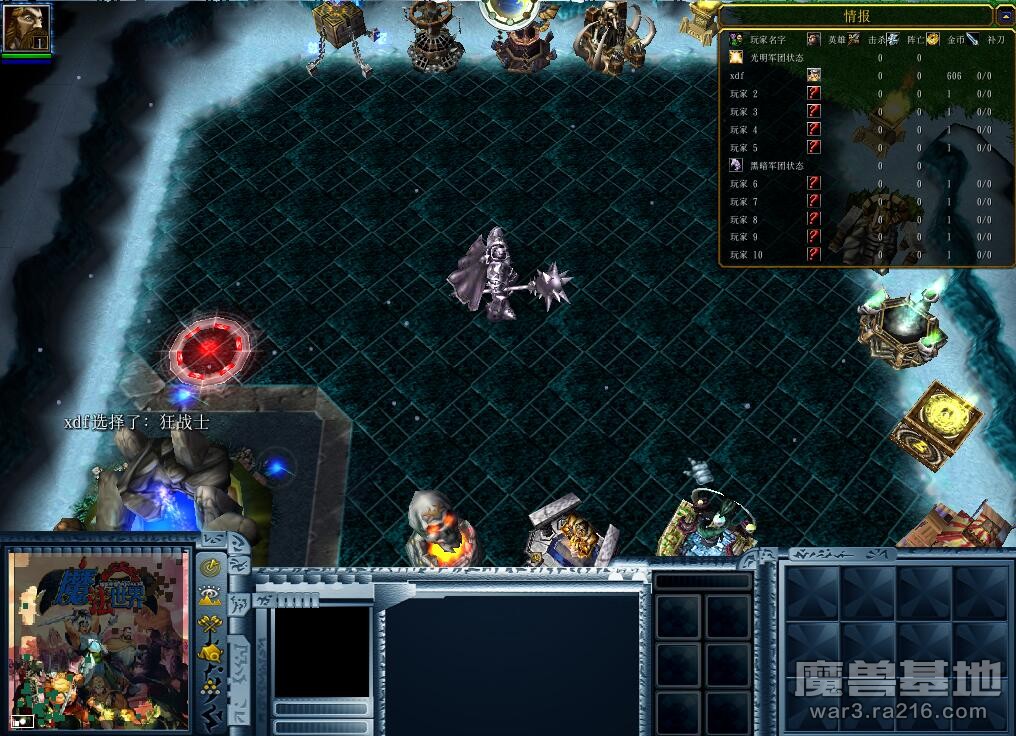Click the 情报 scoreboard title bar

(x=856, y=15)
